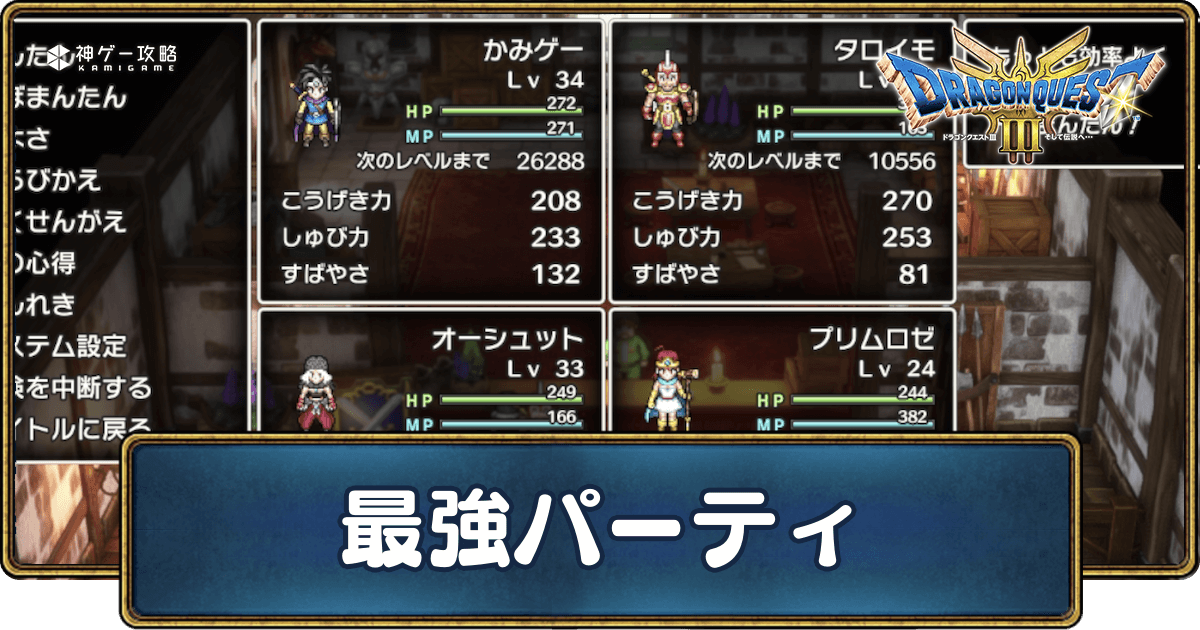Click the 神ゲー攻略 KAMIGAME site logo
The width and height of the screenshot is (1200, 630).
click(113, 54)
